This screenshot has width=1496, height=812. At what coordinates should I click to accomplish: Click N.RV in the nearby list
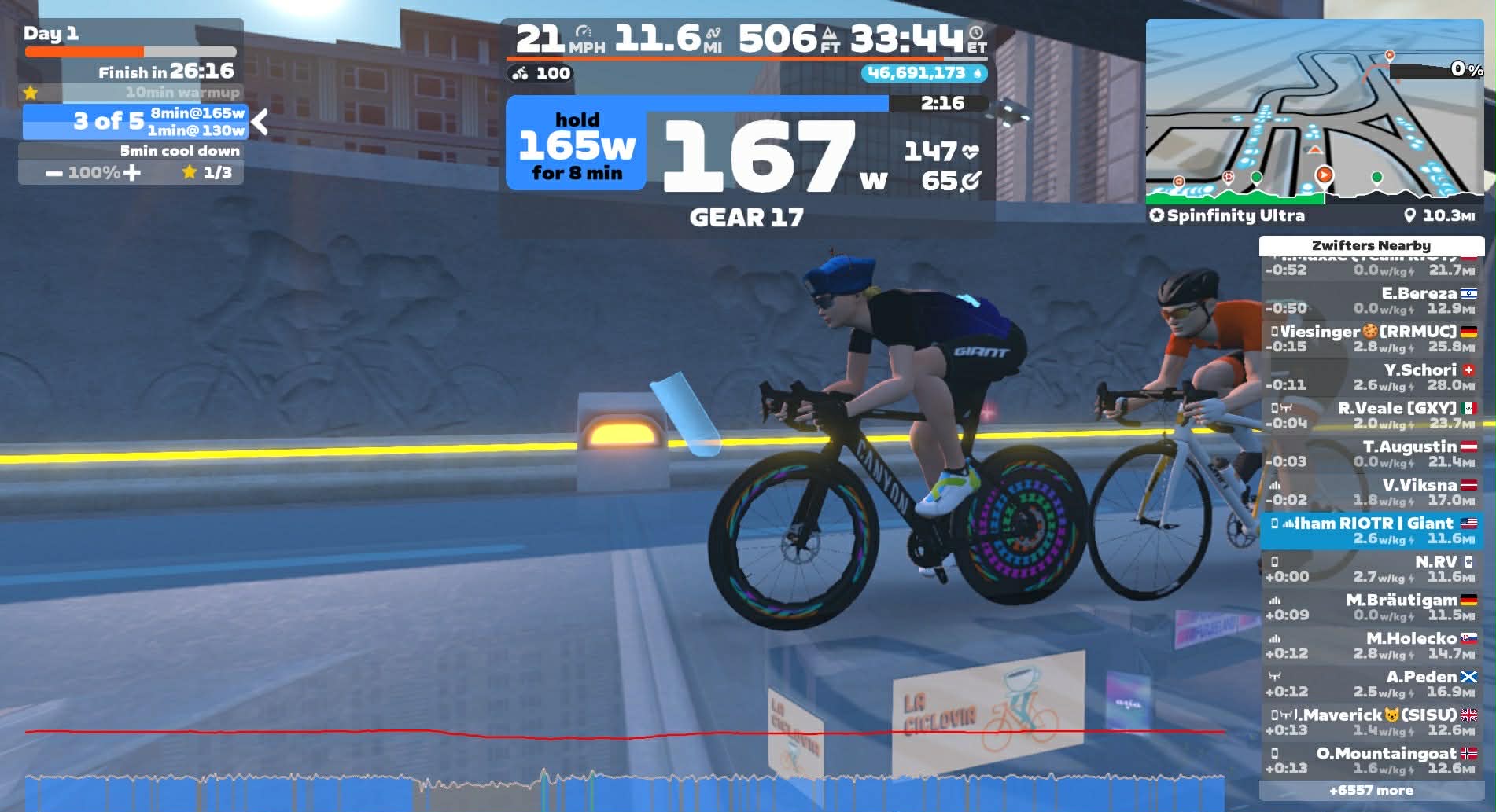1371,569
